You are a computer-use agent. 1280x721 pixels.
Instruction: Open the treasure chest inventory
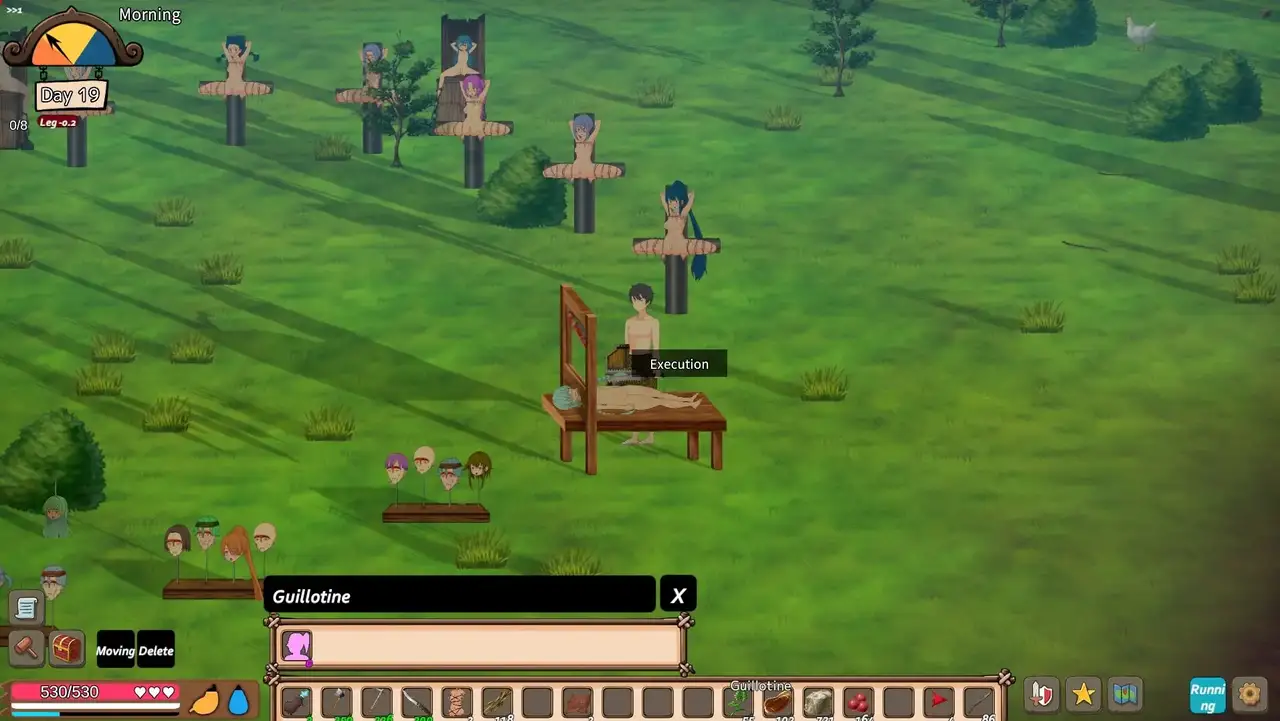coord(67,649)
